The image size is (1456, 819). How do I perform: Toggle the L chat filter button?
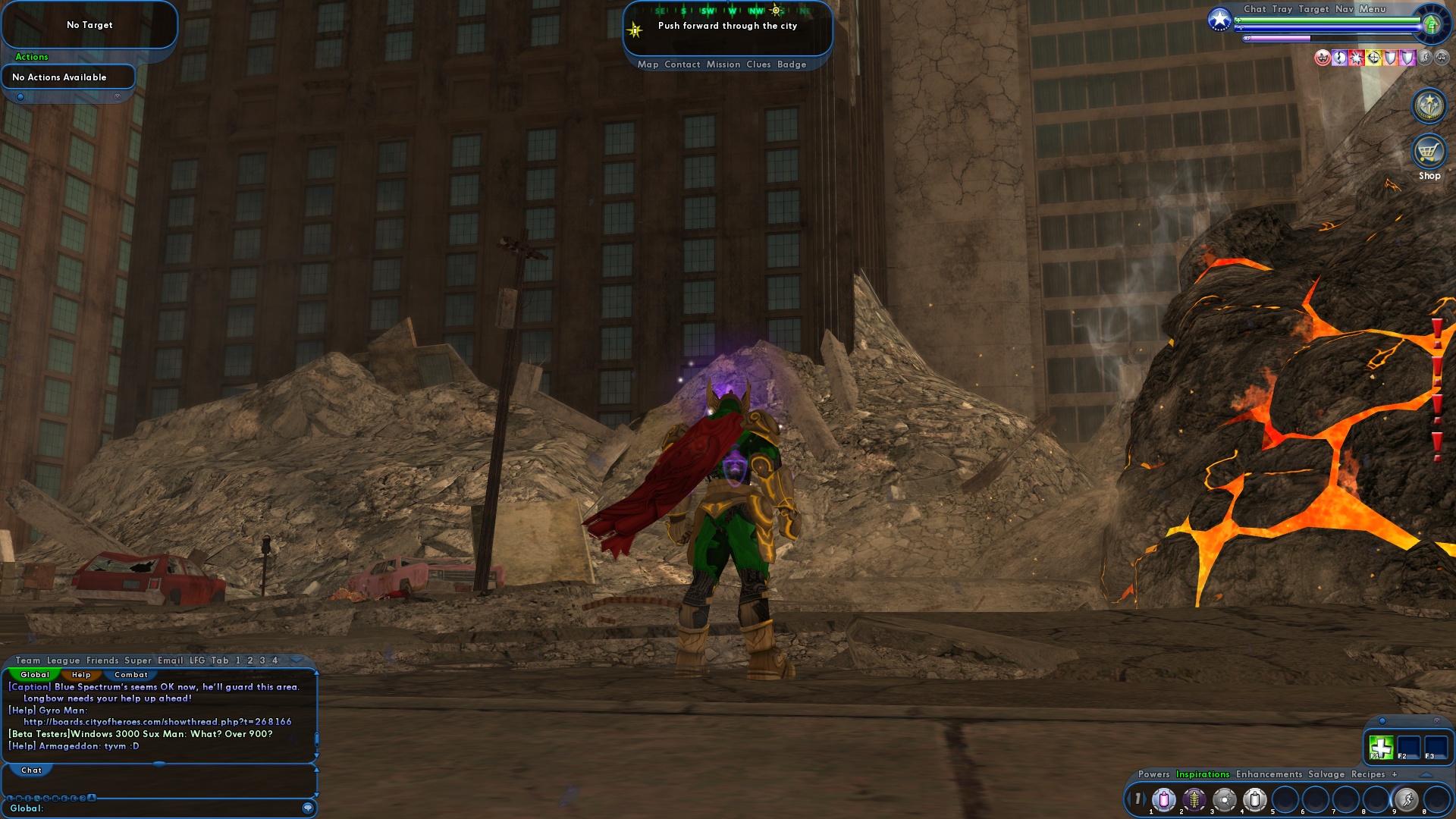pyautogui.click(x=10, y=798)
